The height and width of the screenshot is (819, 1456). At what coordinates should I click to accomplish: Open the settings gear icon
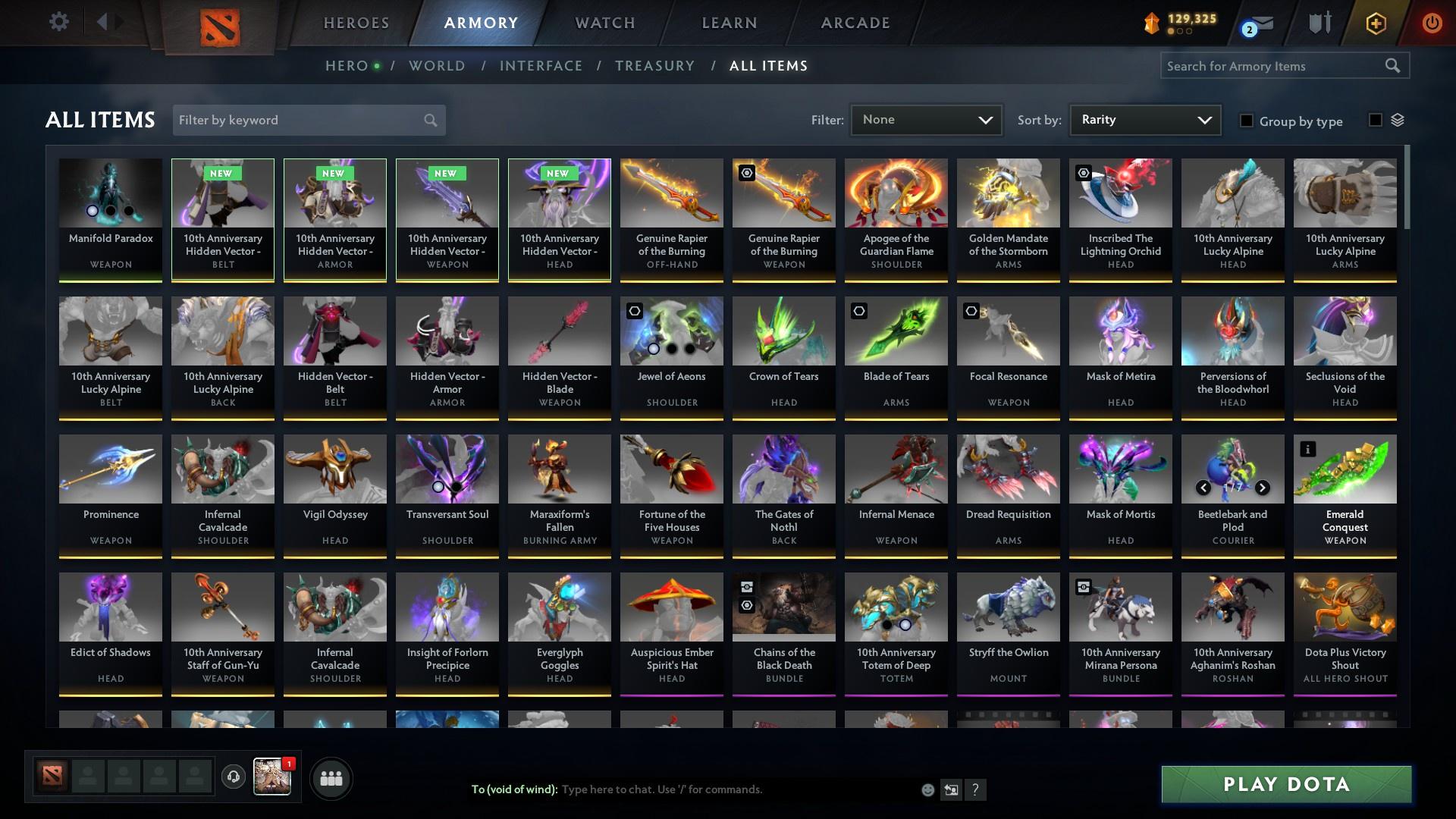58,22
